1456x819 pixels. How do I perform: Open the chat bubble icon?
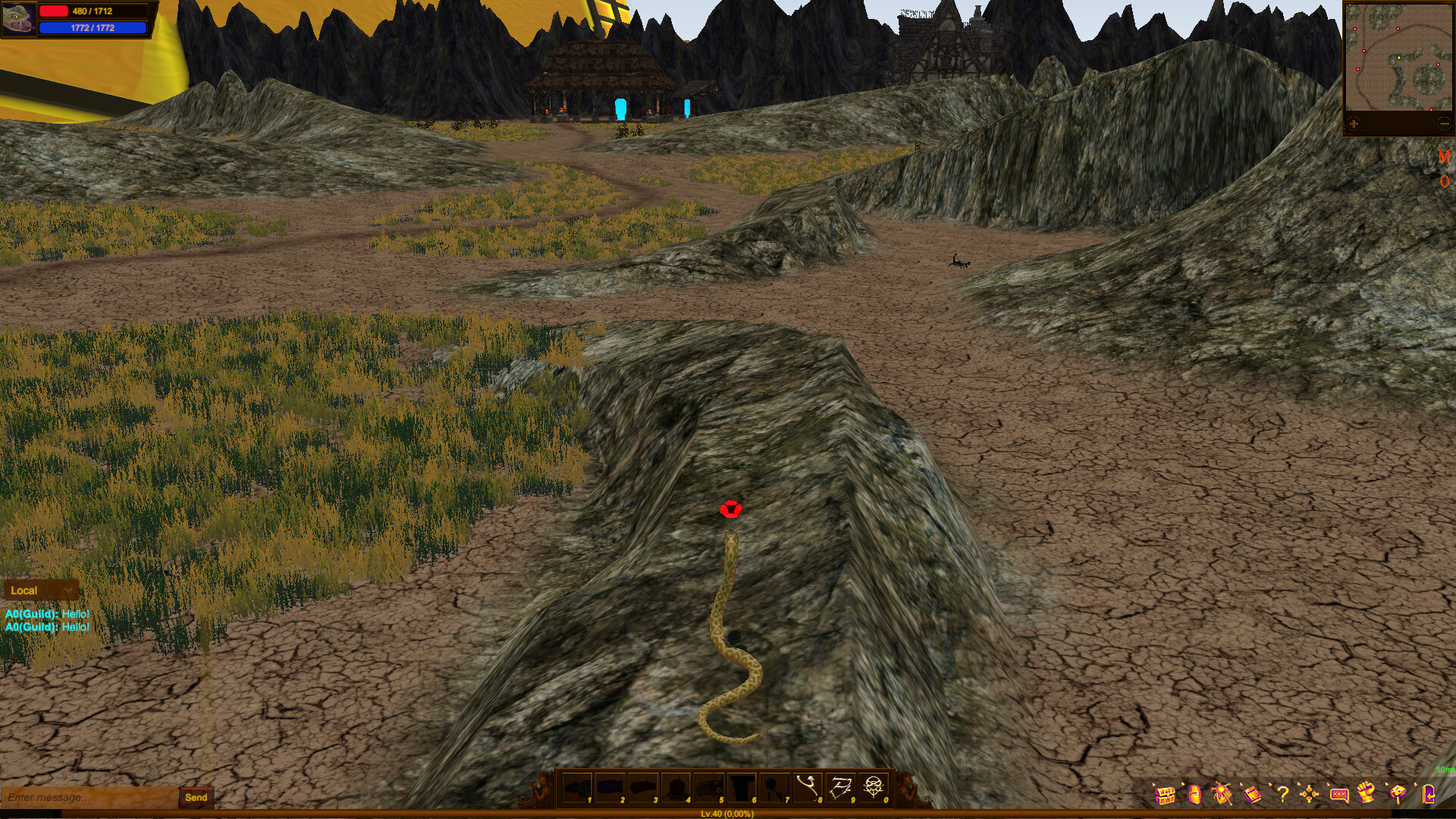[x=1340, y=792]
